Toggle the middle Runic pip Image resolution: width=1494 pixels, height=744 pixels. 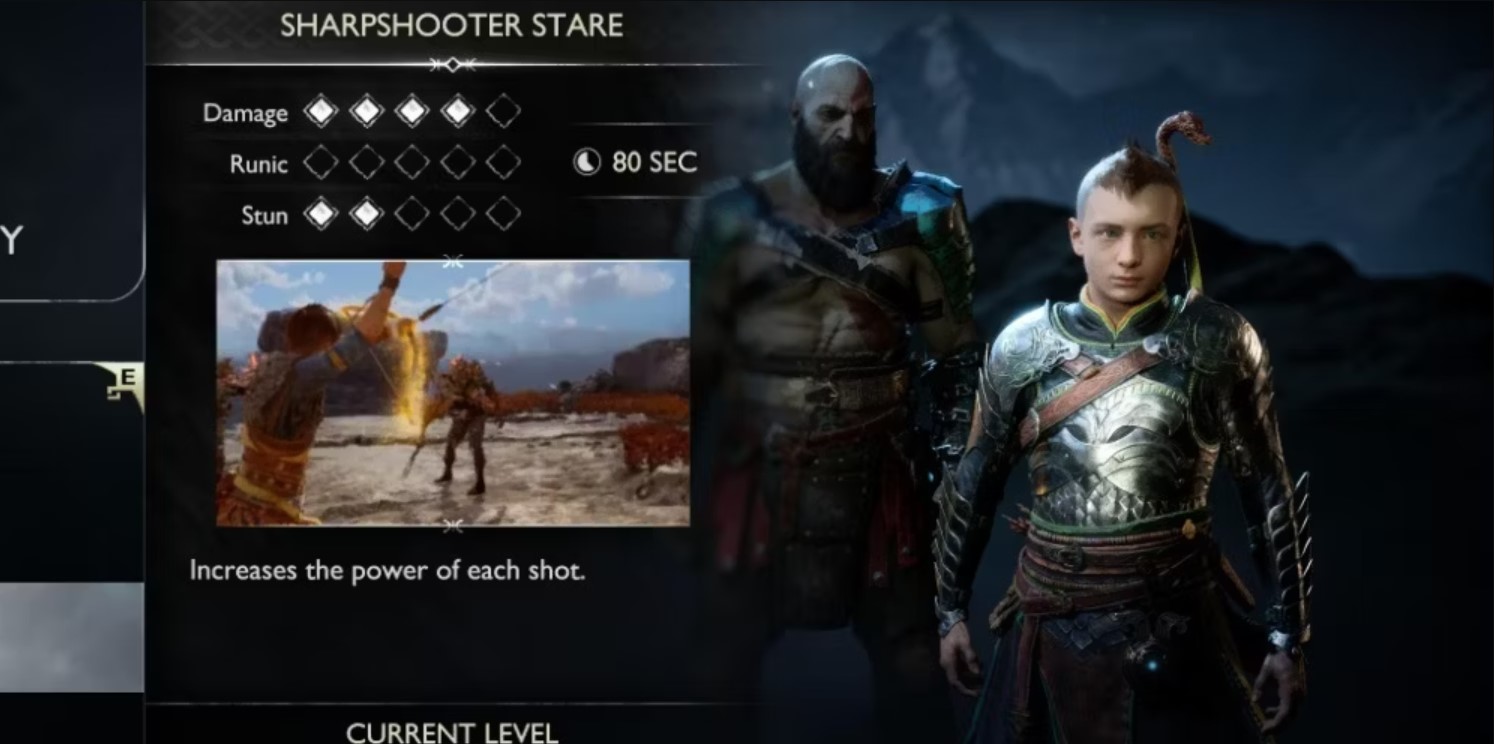point(413,163)
